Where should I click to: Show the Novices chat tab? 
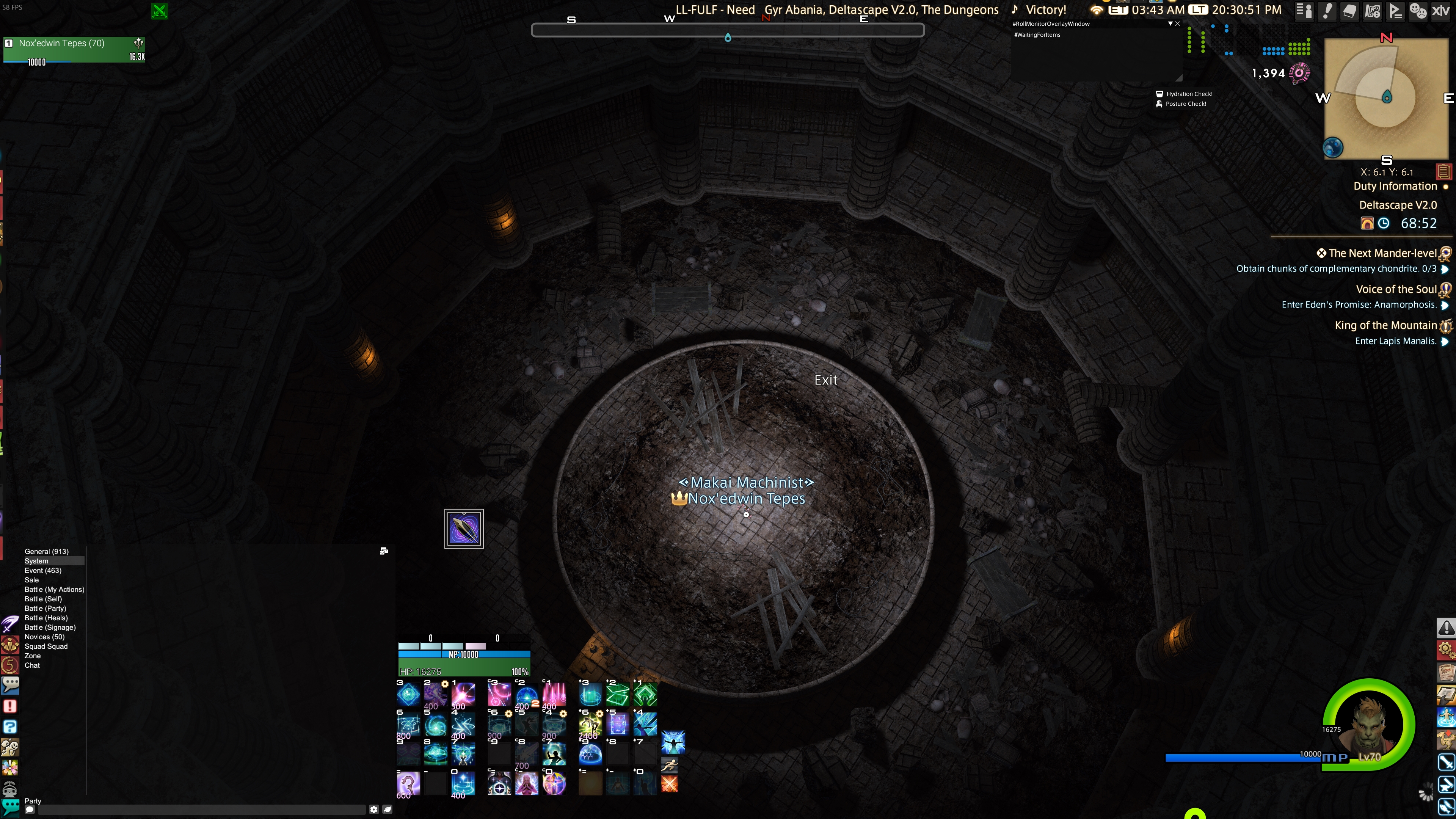[x=44, y=637]
